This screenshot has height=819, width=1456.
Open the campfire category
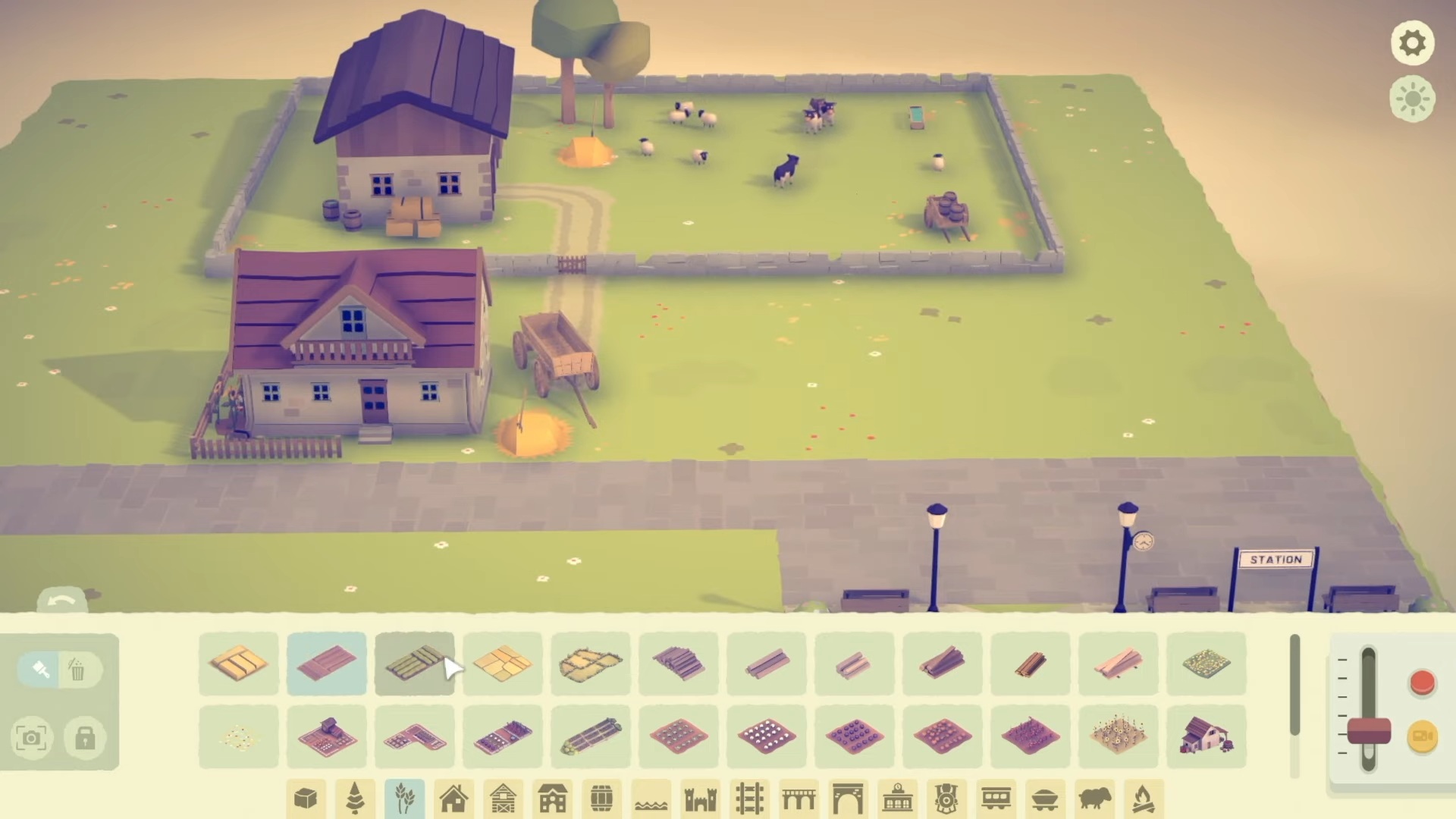1143,799
